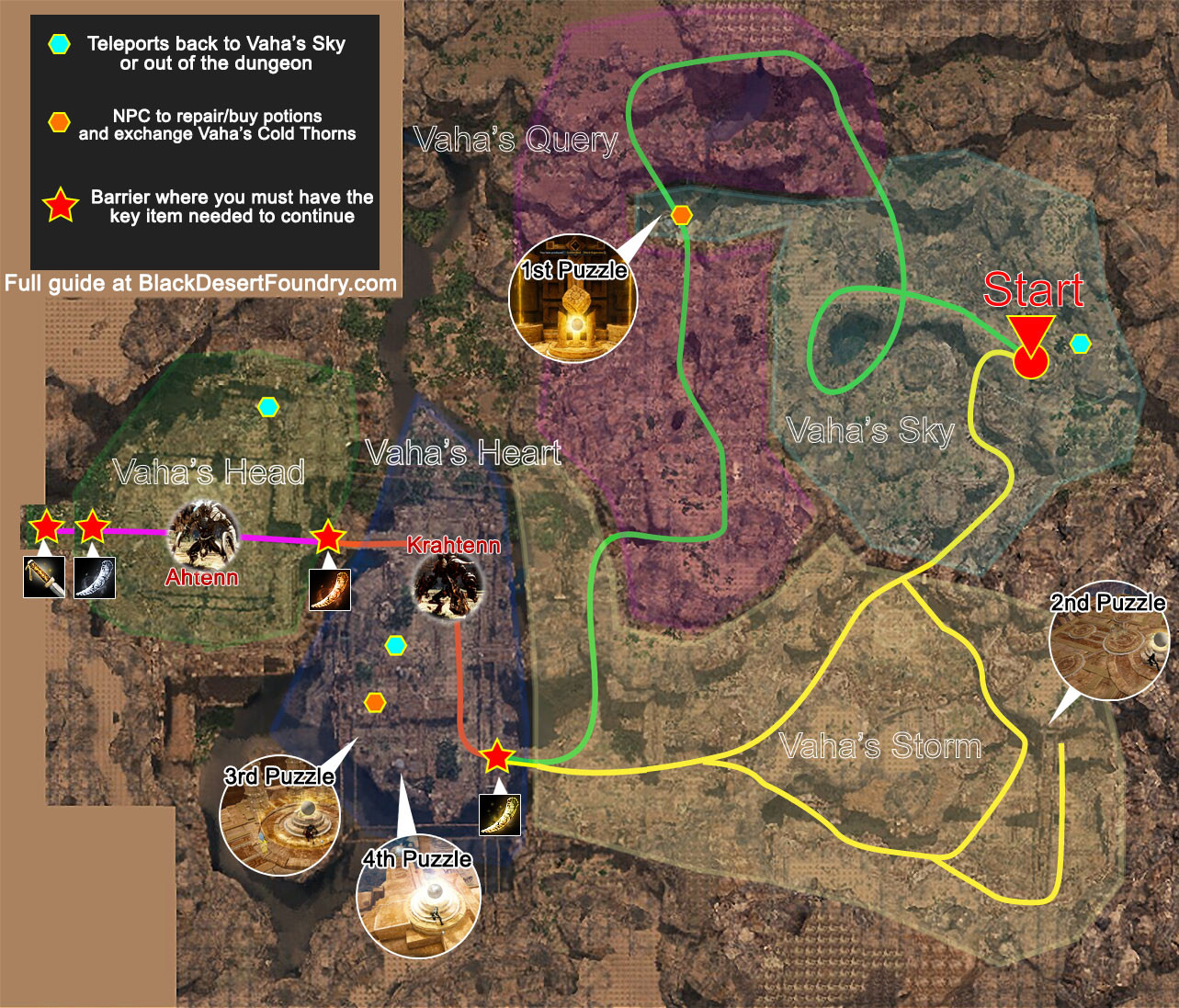Click the white horn key item icon
This screenshot has width=1179, height=1008.
[x=94, y=577]
